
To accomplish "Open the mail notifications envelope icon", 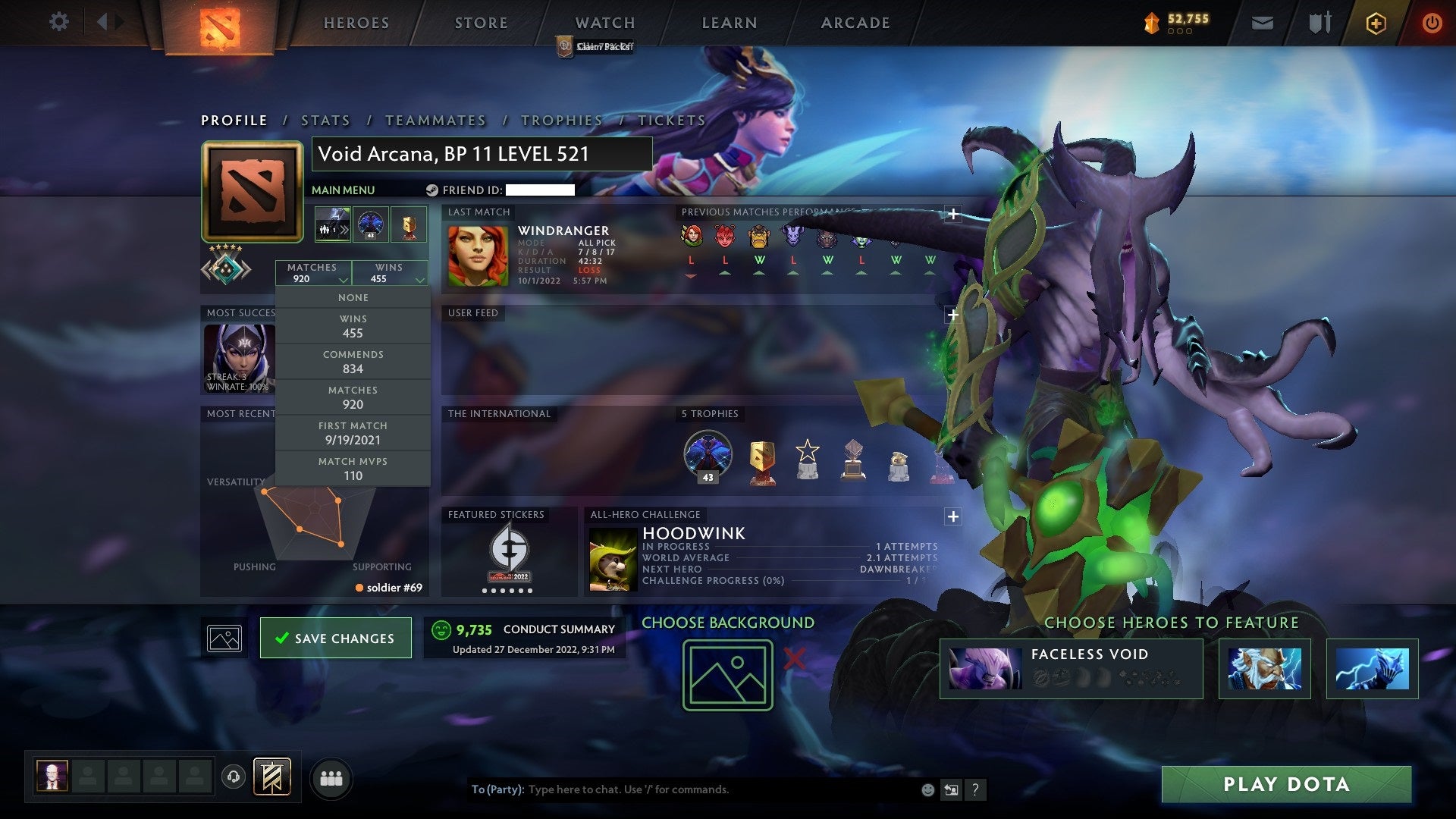I will pos(1262,23).
